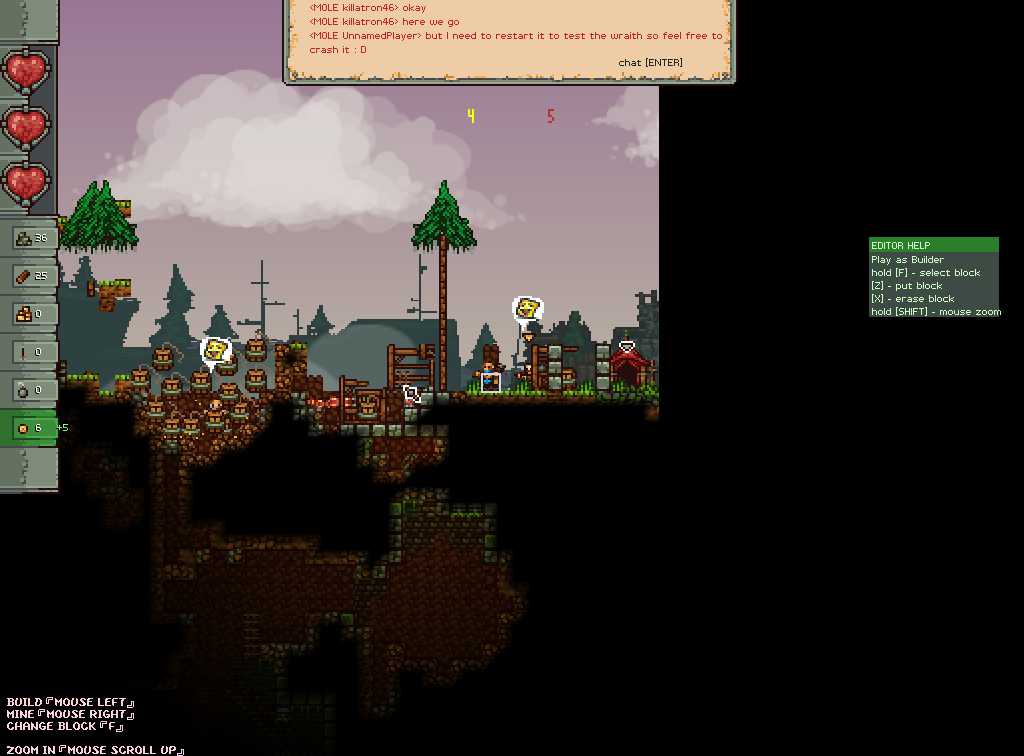Screen dimensions: 1024x756
Task: Click the Editor Help panel header
Action: point(933,245)
